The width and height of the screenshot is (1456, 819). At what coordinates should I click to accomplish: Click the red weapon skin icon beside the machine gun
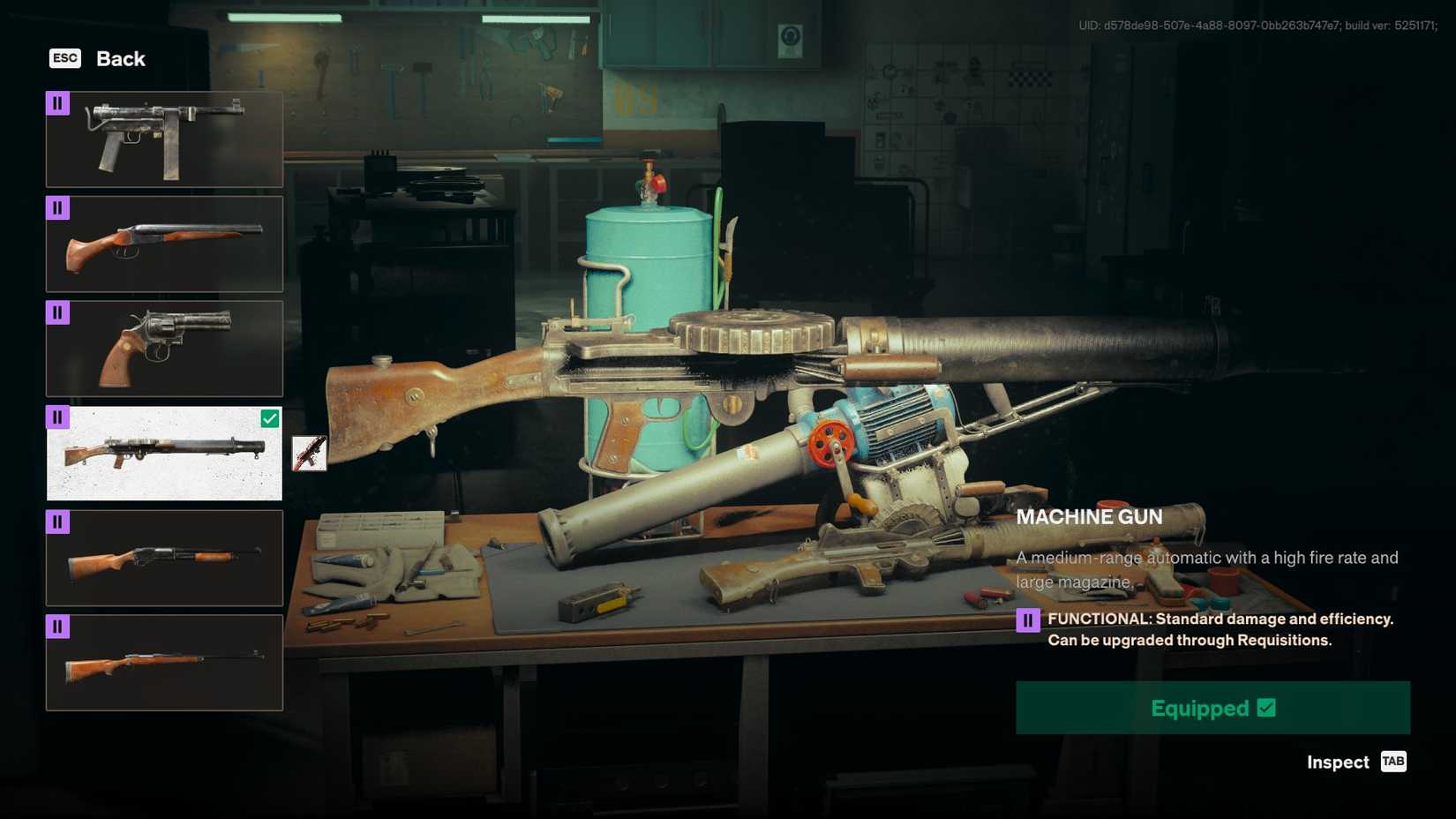[309, 454]
